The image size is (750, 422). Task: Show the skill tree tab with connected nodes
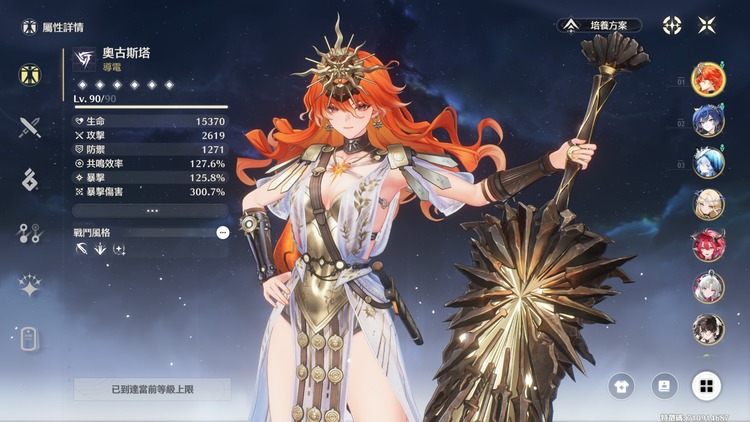click(29, 233)
